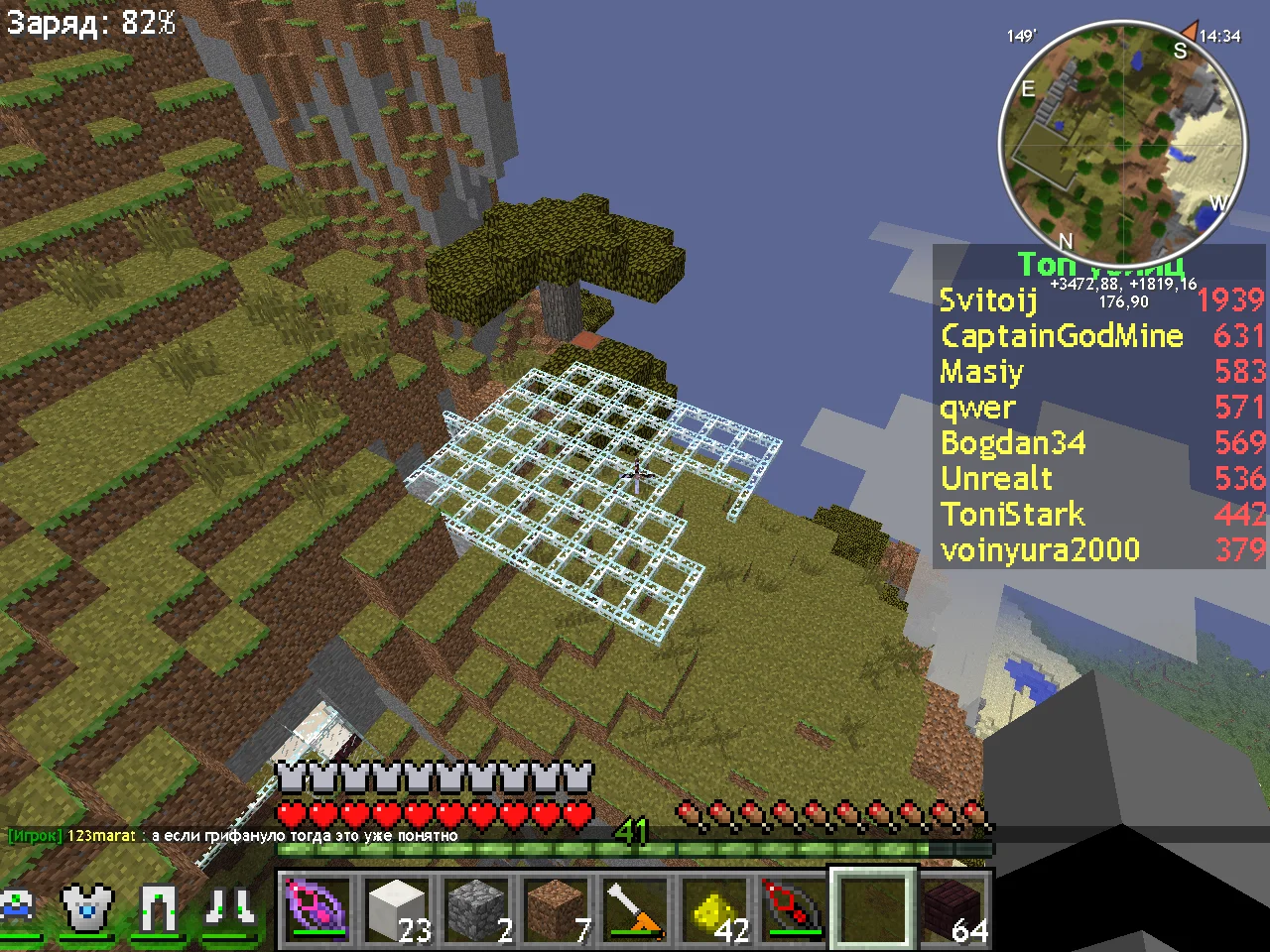Click the boots armor status icon
Viewport: 1270px width, 952px height.
pyautogui.click(x=229, y=907)
